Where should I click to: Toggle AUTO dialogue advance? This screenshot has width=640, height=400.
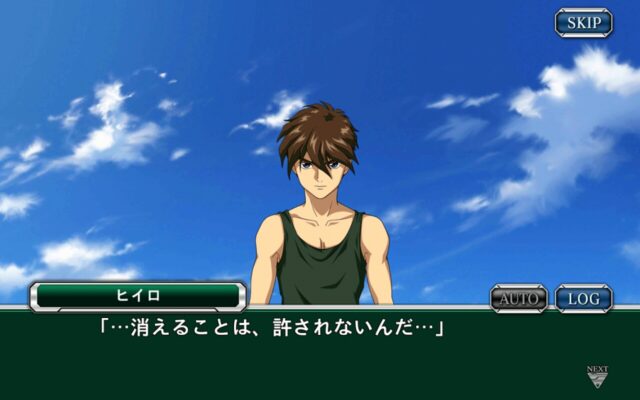(x=519, y=298)
